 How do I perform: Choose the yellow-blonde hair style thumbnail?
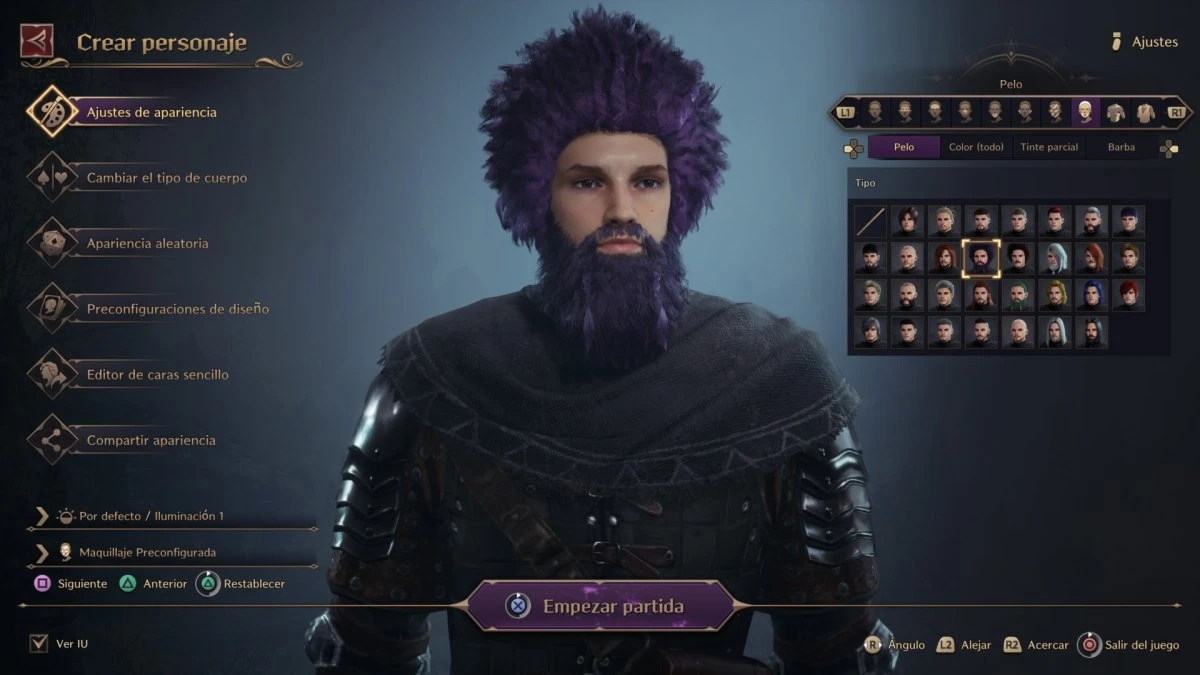click(1055, 295)
